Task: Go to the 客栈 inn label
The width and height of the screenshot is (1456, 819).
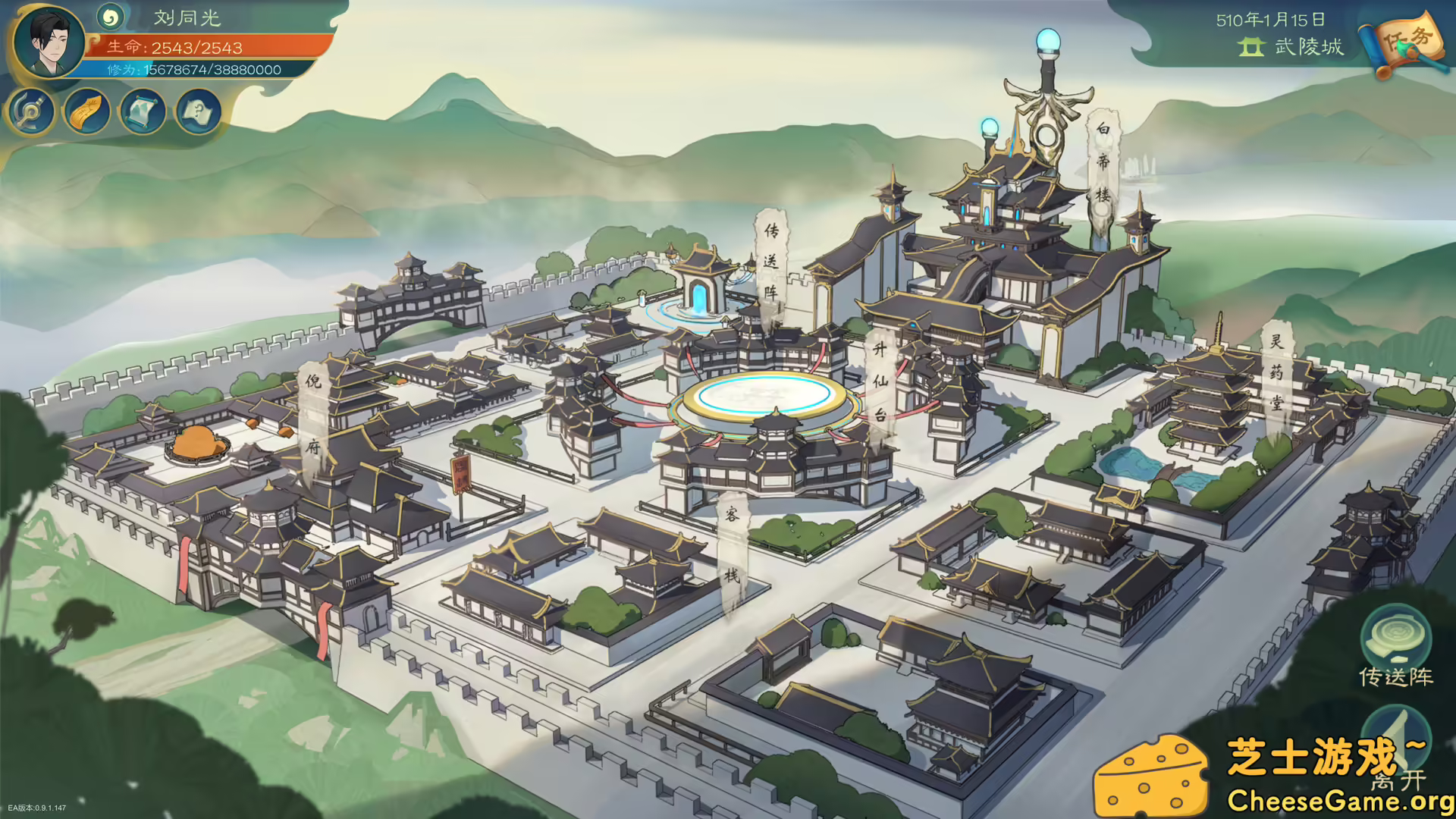Action: click(x=732, y=544)
